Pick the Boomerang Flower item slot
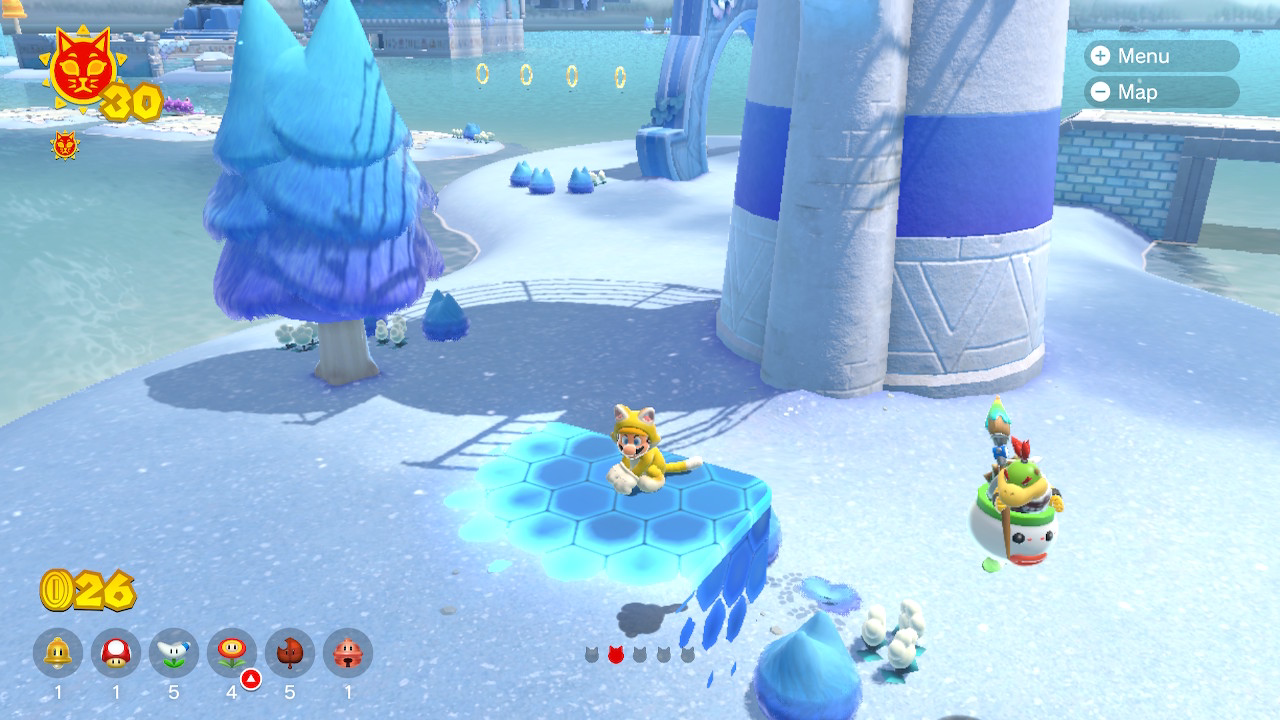This screenshot has height=720, width=1280. tap(174, 654)
